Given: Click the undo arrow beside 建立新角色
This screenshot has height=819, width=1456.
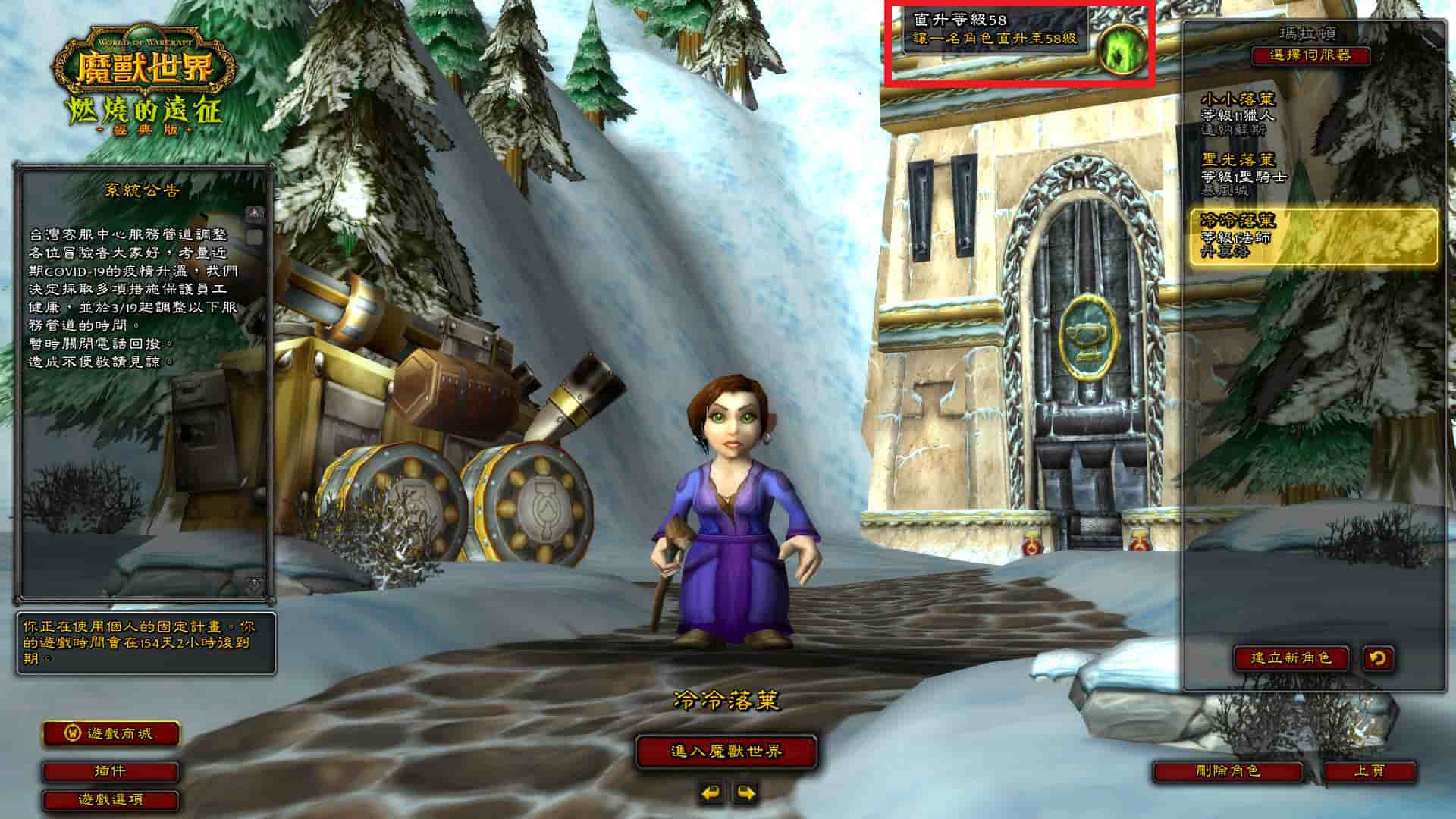Looking at the screenshot, I should tap(1377, 657).
